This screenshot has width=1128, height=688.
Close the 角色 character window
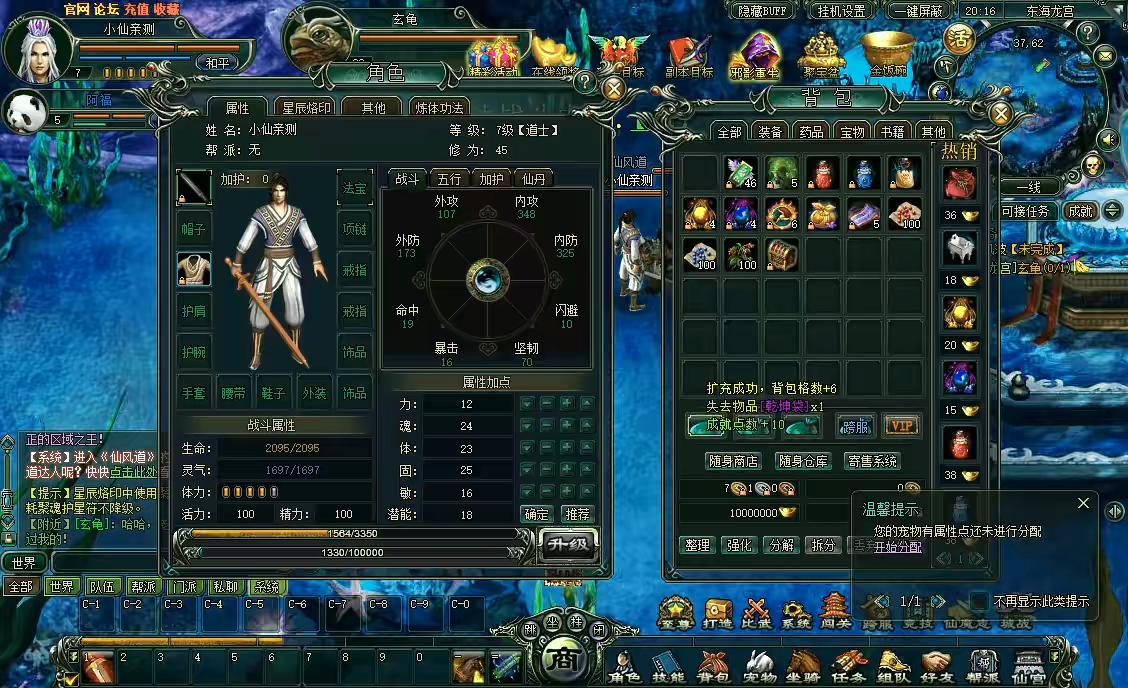[614, 88]
